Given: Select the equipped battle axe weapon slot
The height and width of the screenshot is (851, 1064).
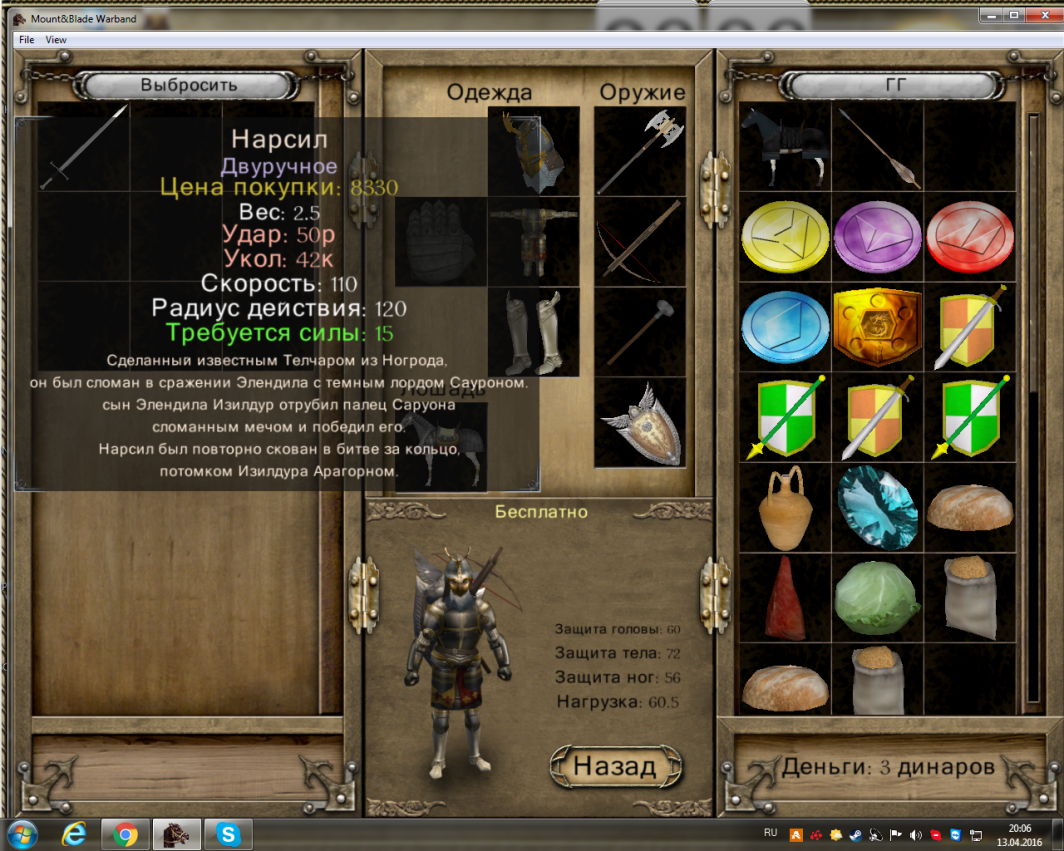Looking at the screenshot, I should coord(640,151).
